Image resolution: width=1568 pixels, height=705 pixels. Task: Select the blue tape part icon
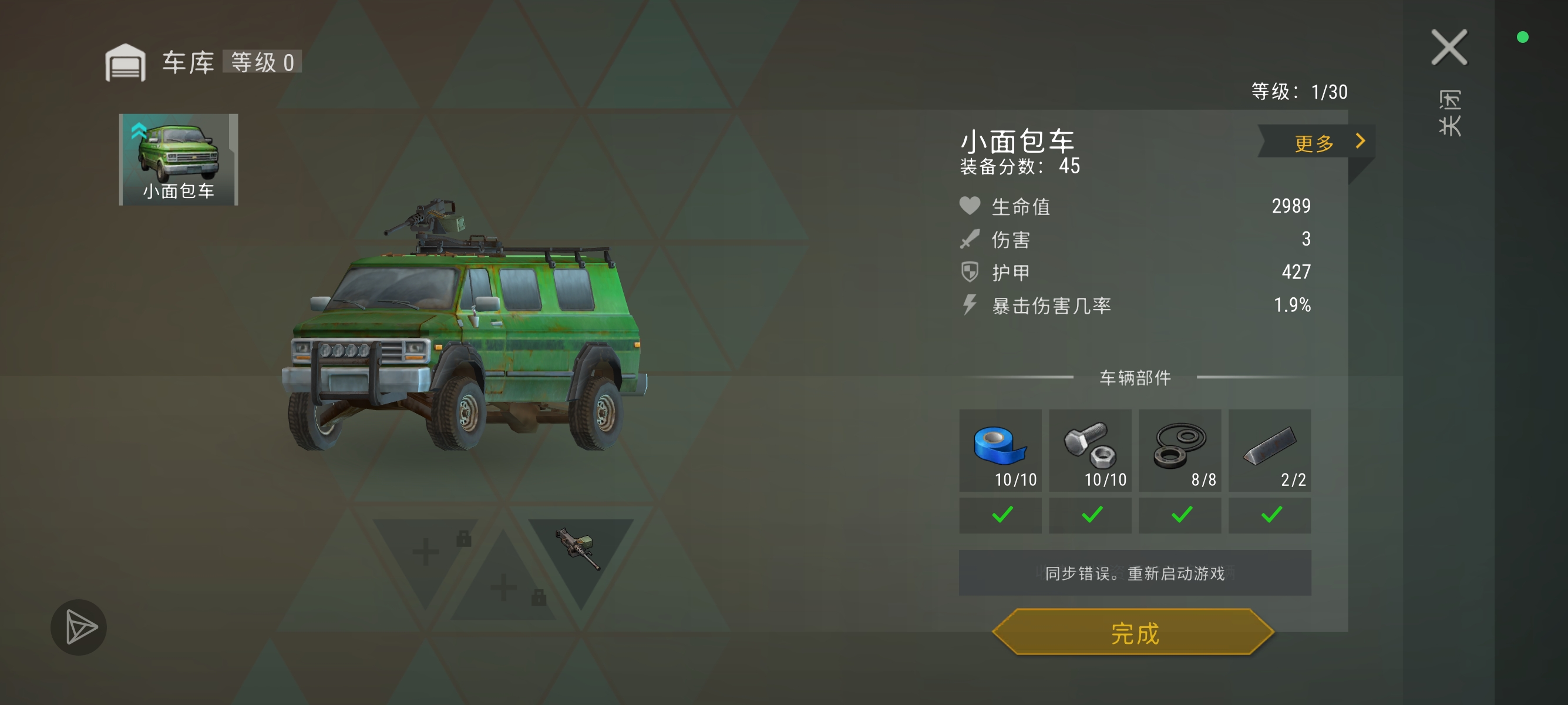click(x=1000, y=446)
